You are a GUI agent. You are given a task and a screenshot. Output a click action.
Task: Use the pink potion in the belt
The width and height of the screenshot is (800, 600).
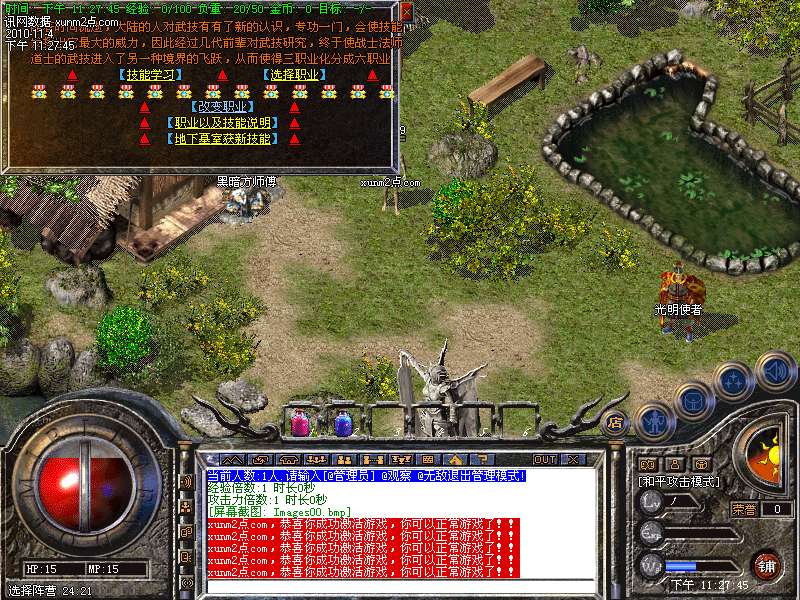[x=299, y=423]
